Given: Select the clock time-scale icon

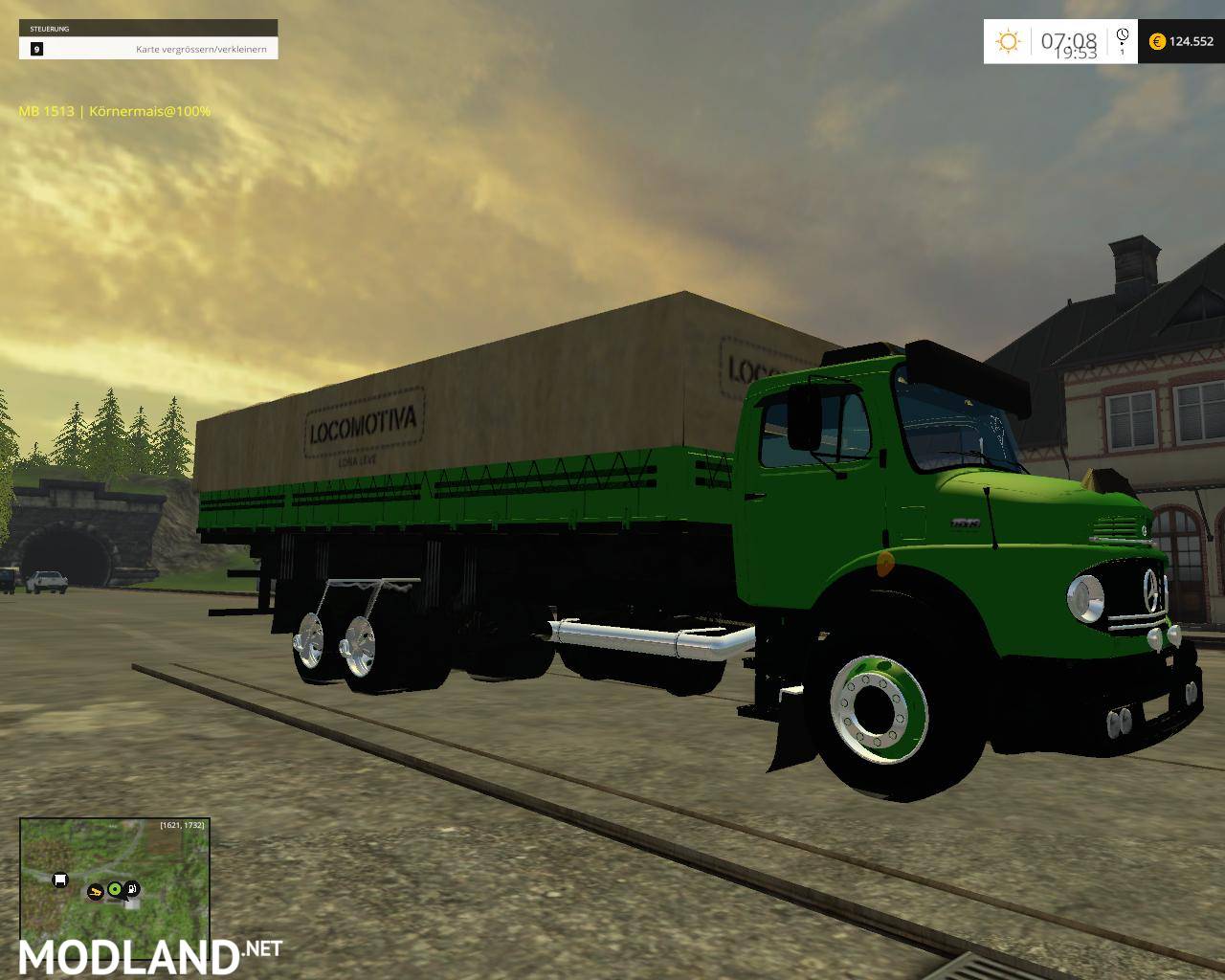Looking at the screenshot, I should coord(1122,34).
